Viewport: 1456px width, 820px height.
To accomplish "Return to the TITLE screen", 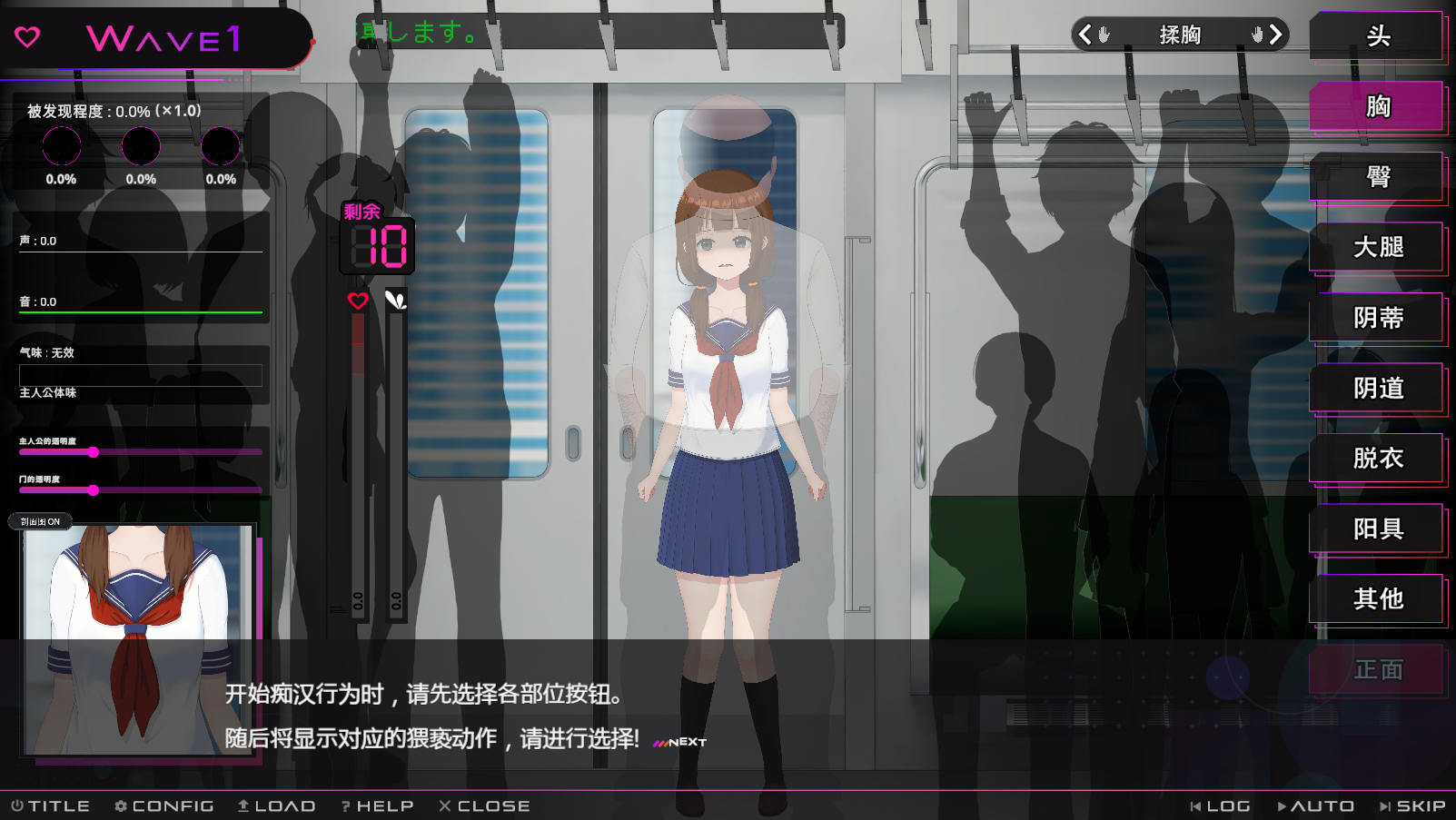I will (x=51, y=806).
